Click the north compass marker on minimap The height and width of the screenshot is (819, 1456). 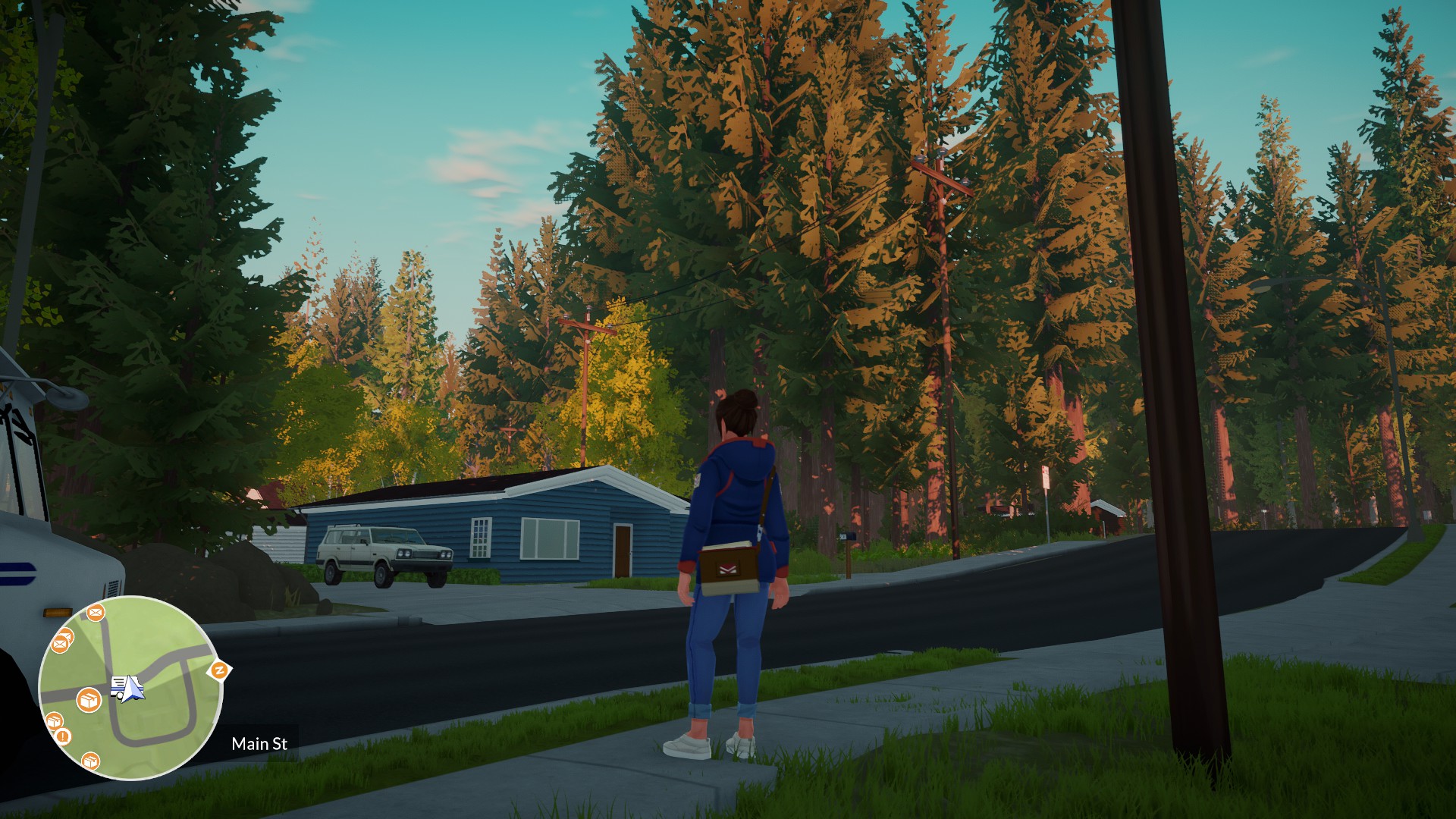click(219, 670)
